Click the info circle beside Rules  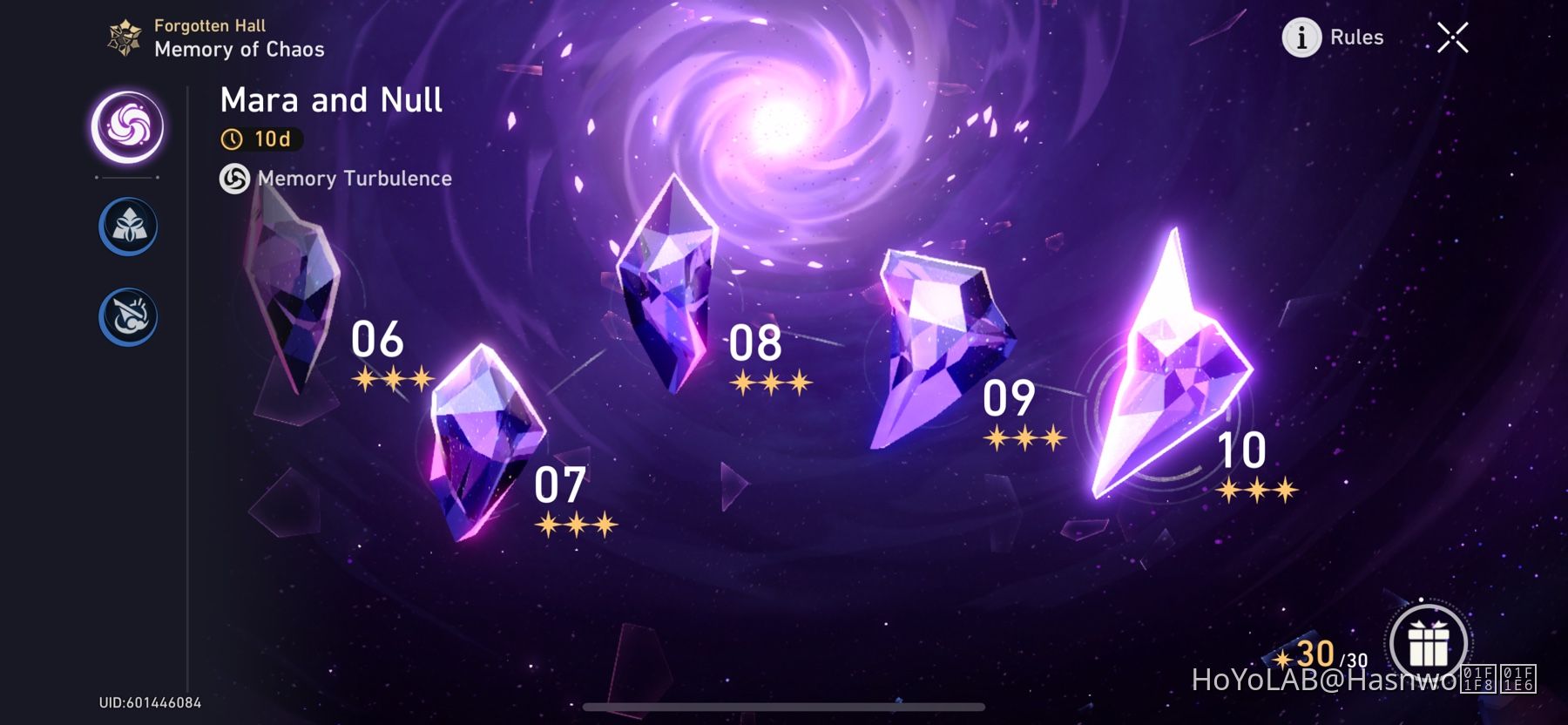(x=1300, y=37)
